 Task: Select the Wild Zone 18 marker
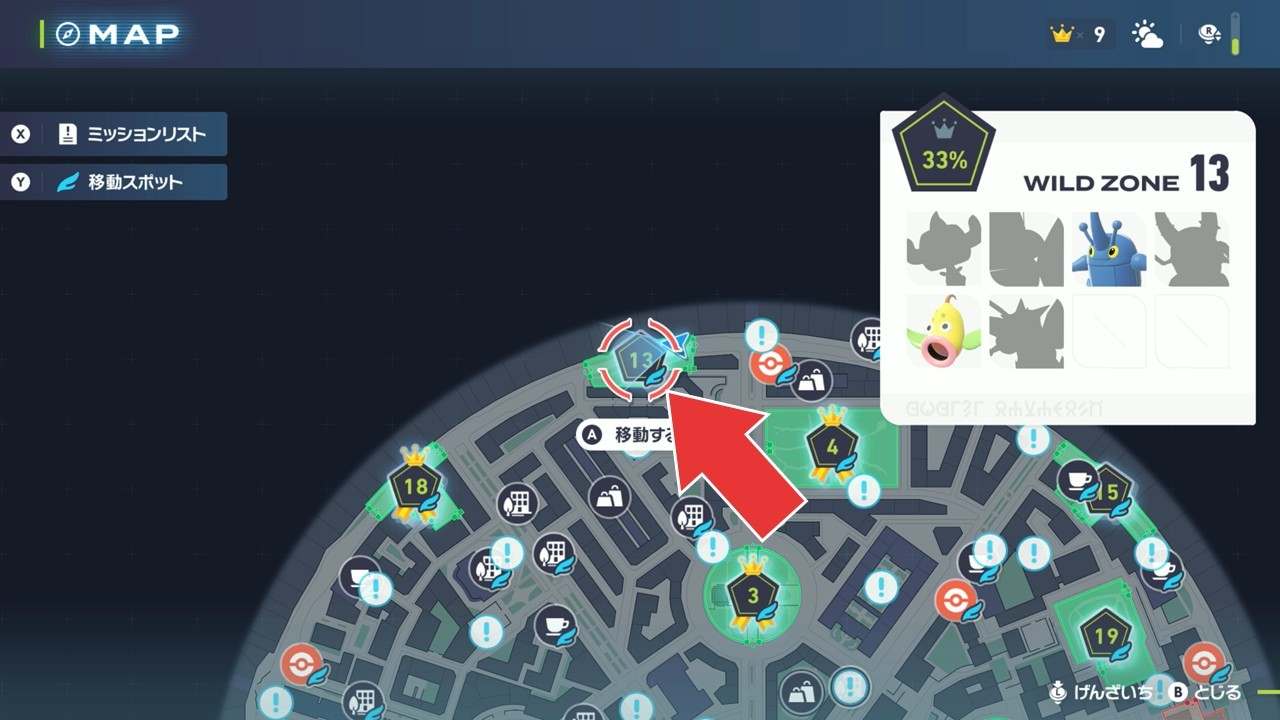(415, 488)
